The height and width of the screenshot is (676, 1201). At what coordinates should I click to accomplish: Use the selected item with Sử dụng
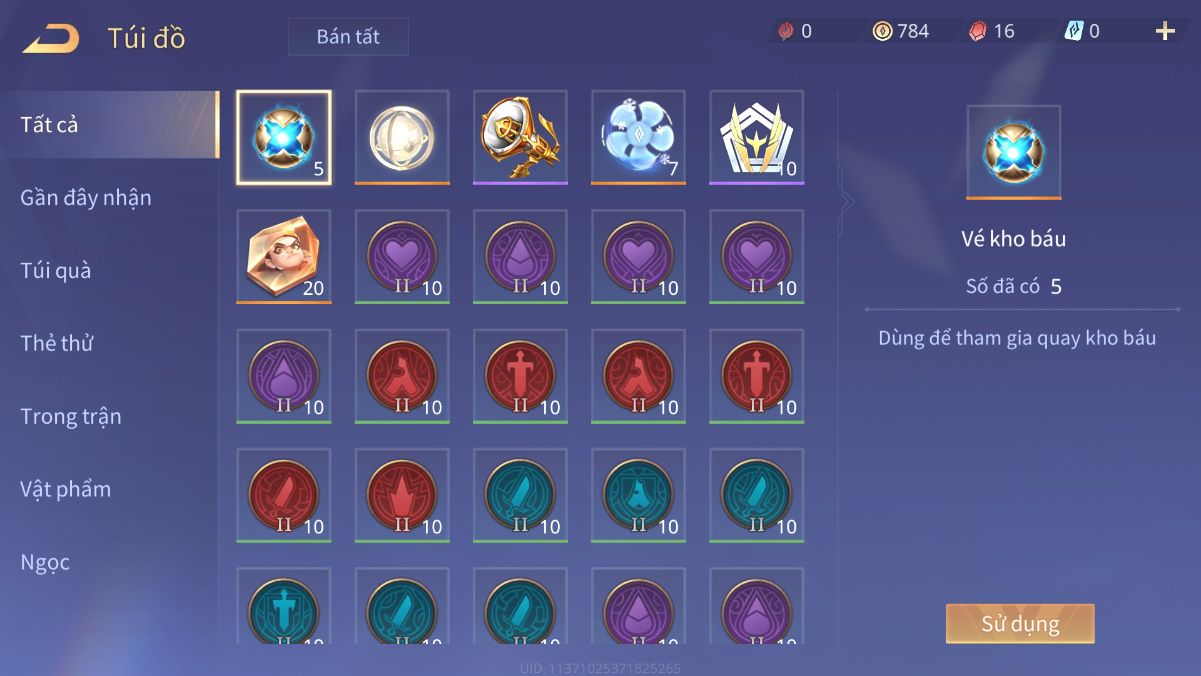(x=1020, y=624)
